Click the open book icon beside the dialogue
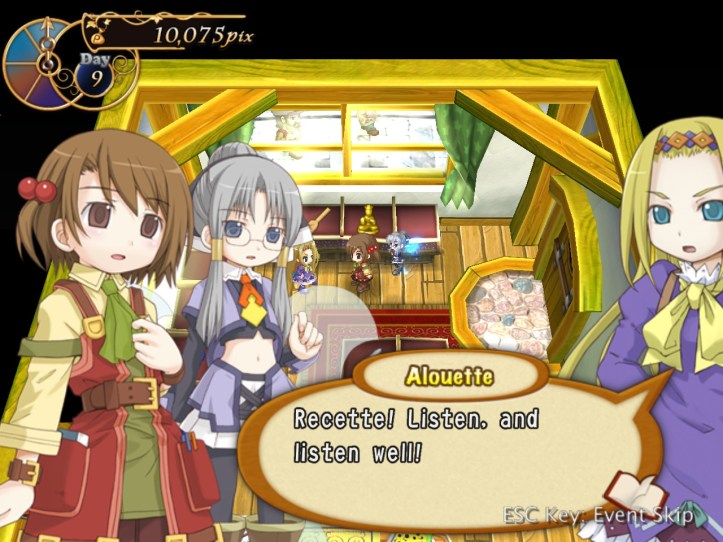This screenshot has height=542, width=723. 638,493
